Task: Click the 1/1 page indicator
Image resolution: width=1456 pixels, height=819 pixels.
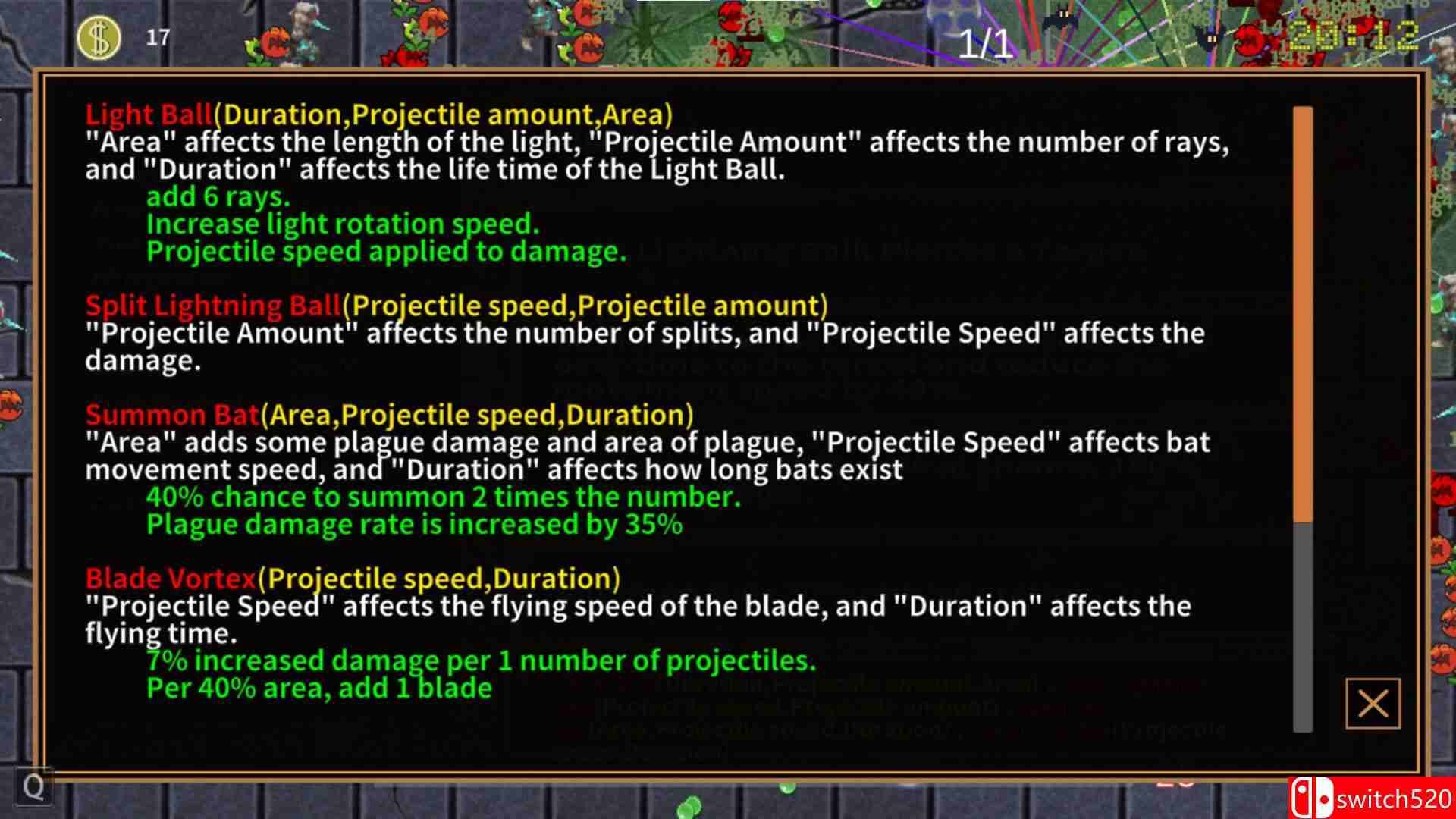Action: coord(984,43)
